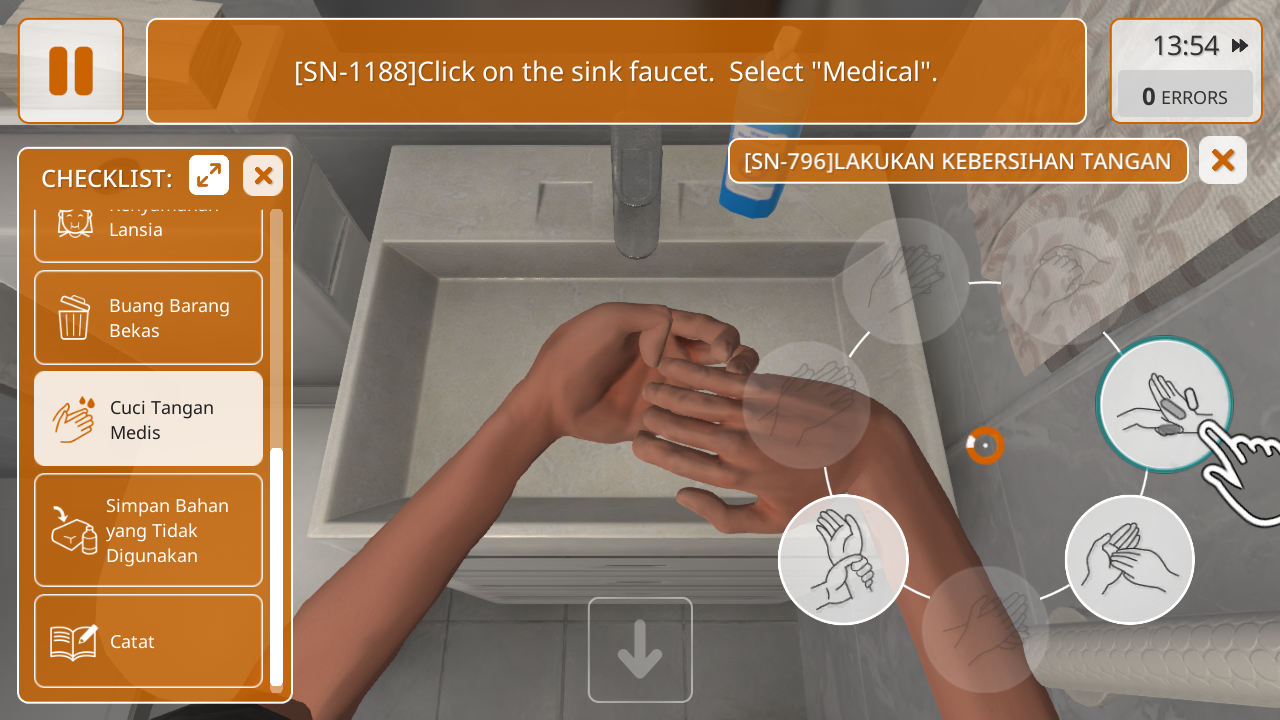Image resolution: width=1280 pixels, height=720 pixels.
Task: Expand the checklist panel
Action: [x=209, y=176]
